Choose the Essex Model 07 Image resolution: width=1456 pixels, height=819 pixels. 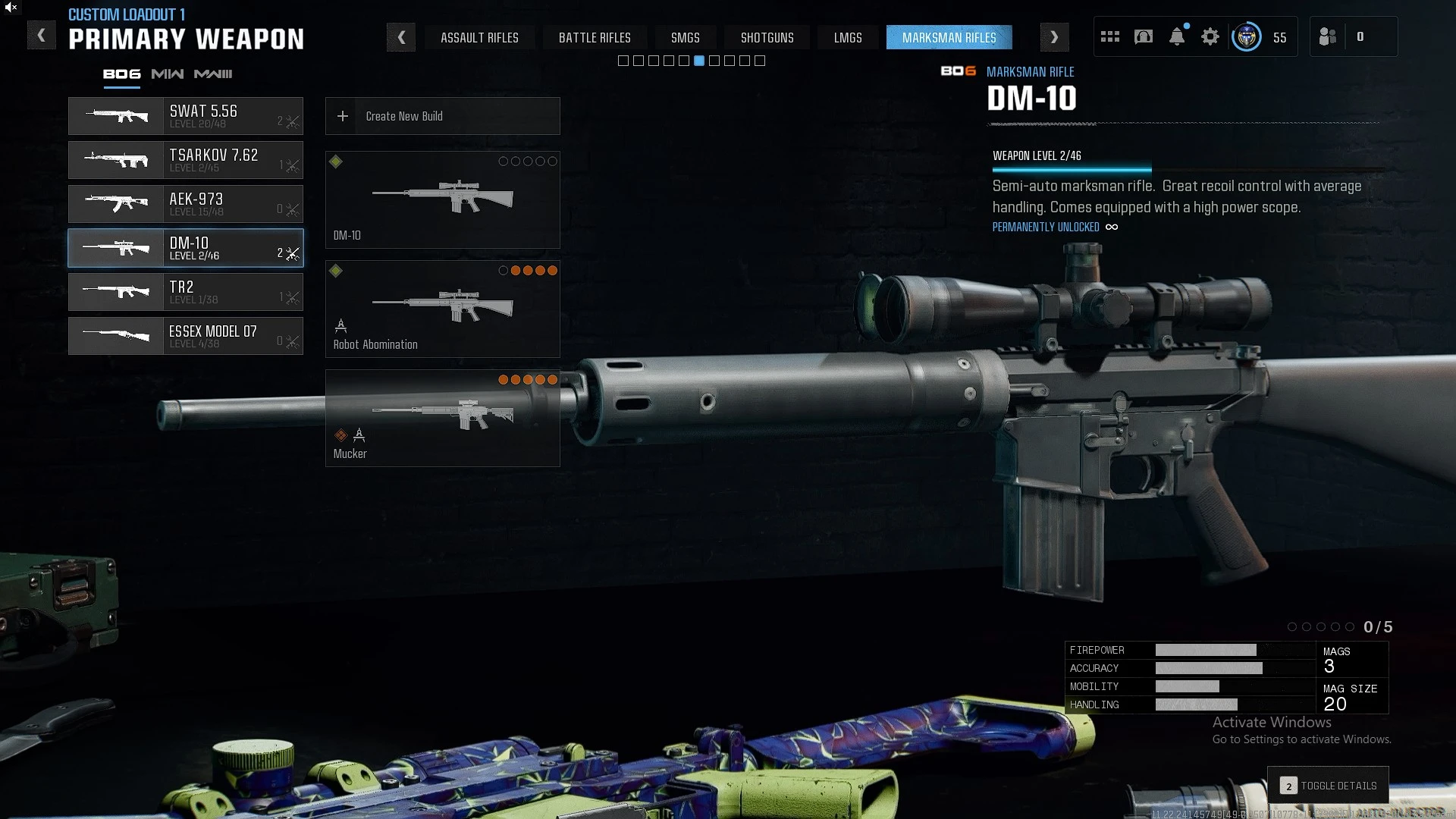click(186, 336)
